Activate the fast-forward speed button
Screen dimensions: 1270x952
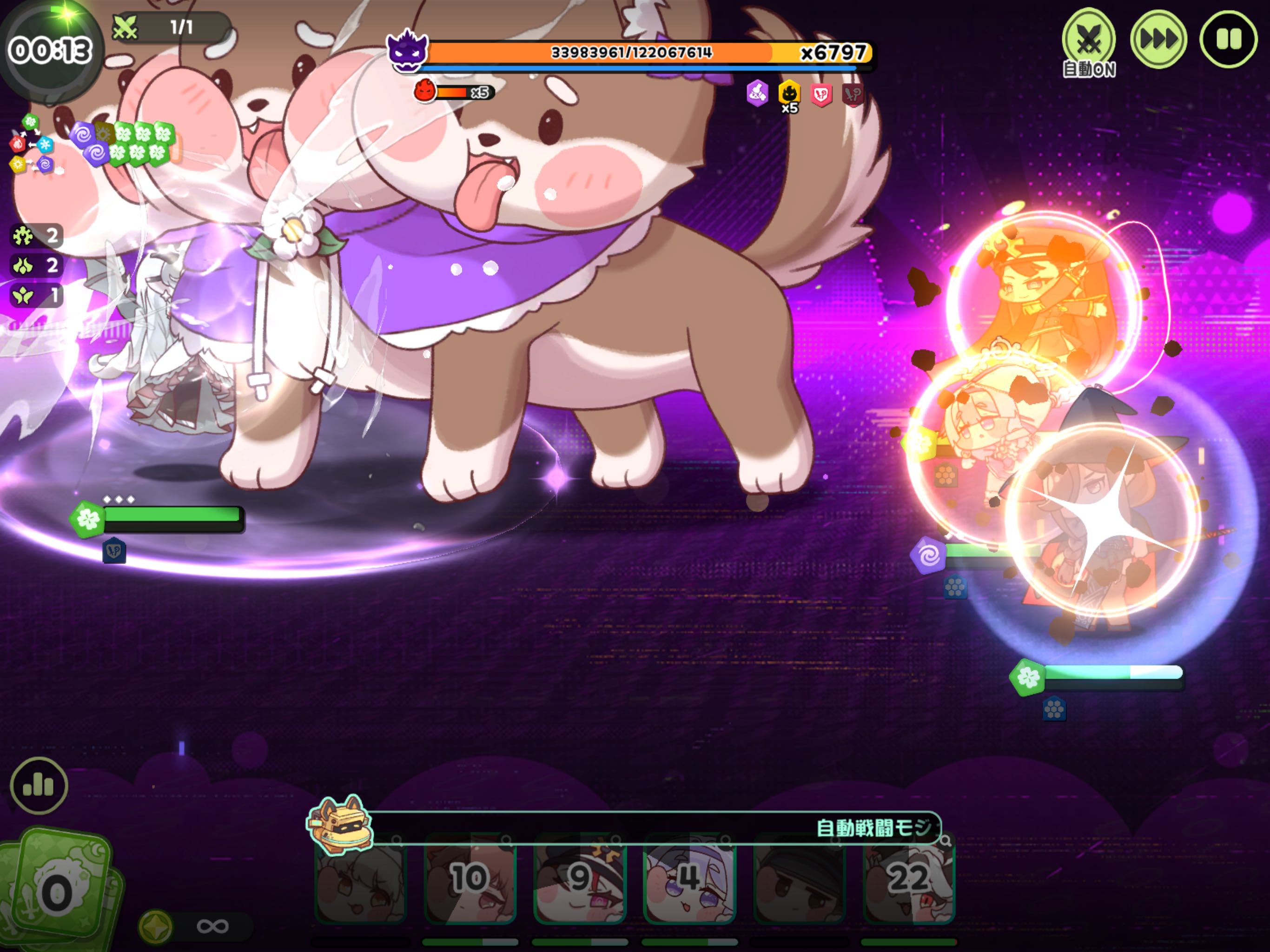(x=1158, y=39)
